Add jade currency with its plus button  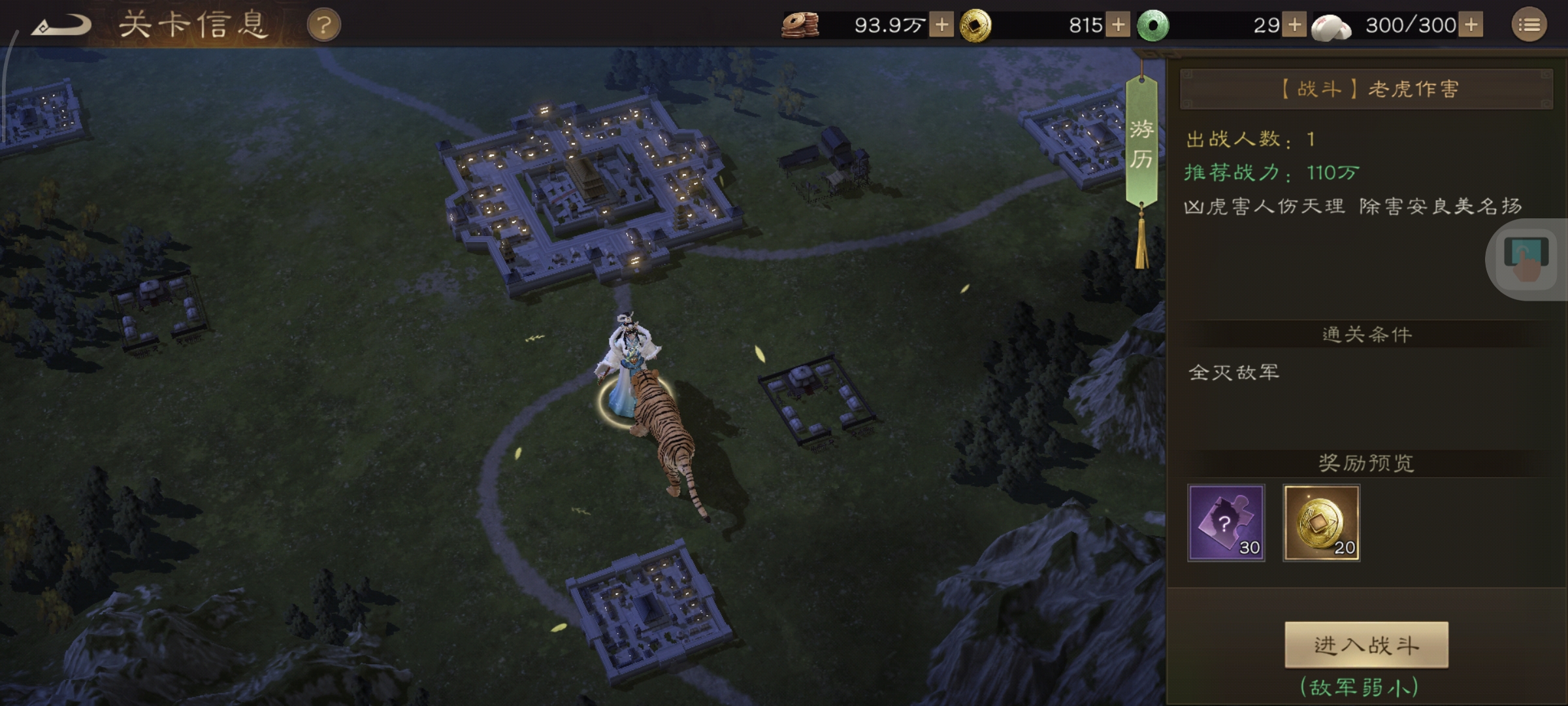(1294, 25)
